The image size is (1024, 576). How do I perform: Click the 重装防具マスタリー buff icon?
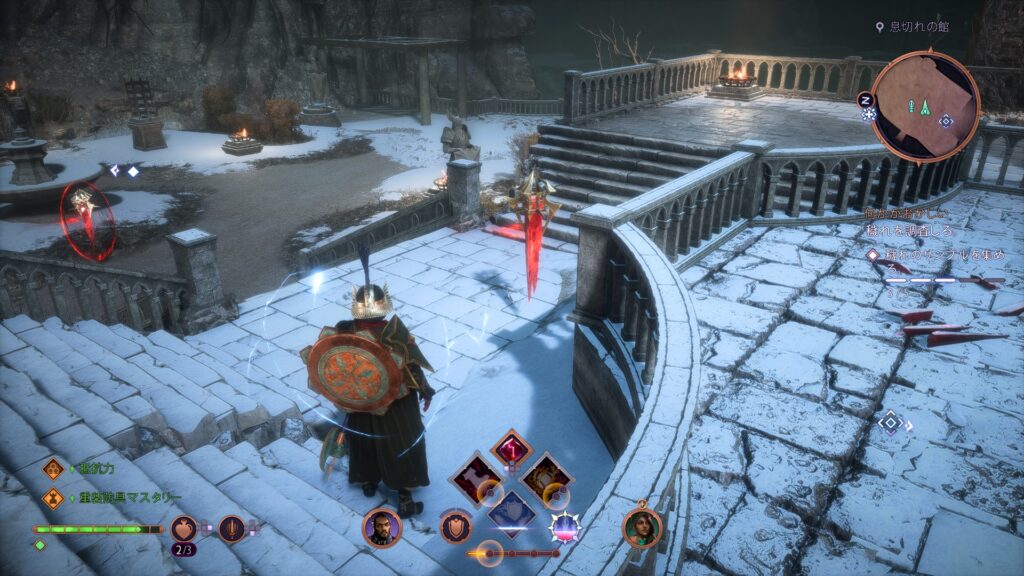point(52,498)
